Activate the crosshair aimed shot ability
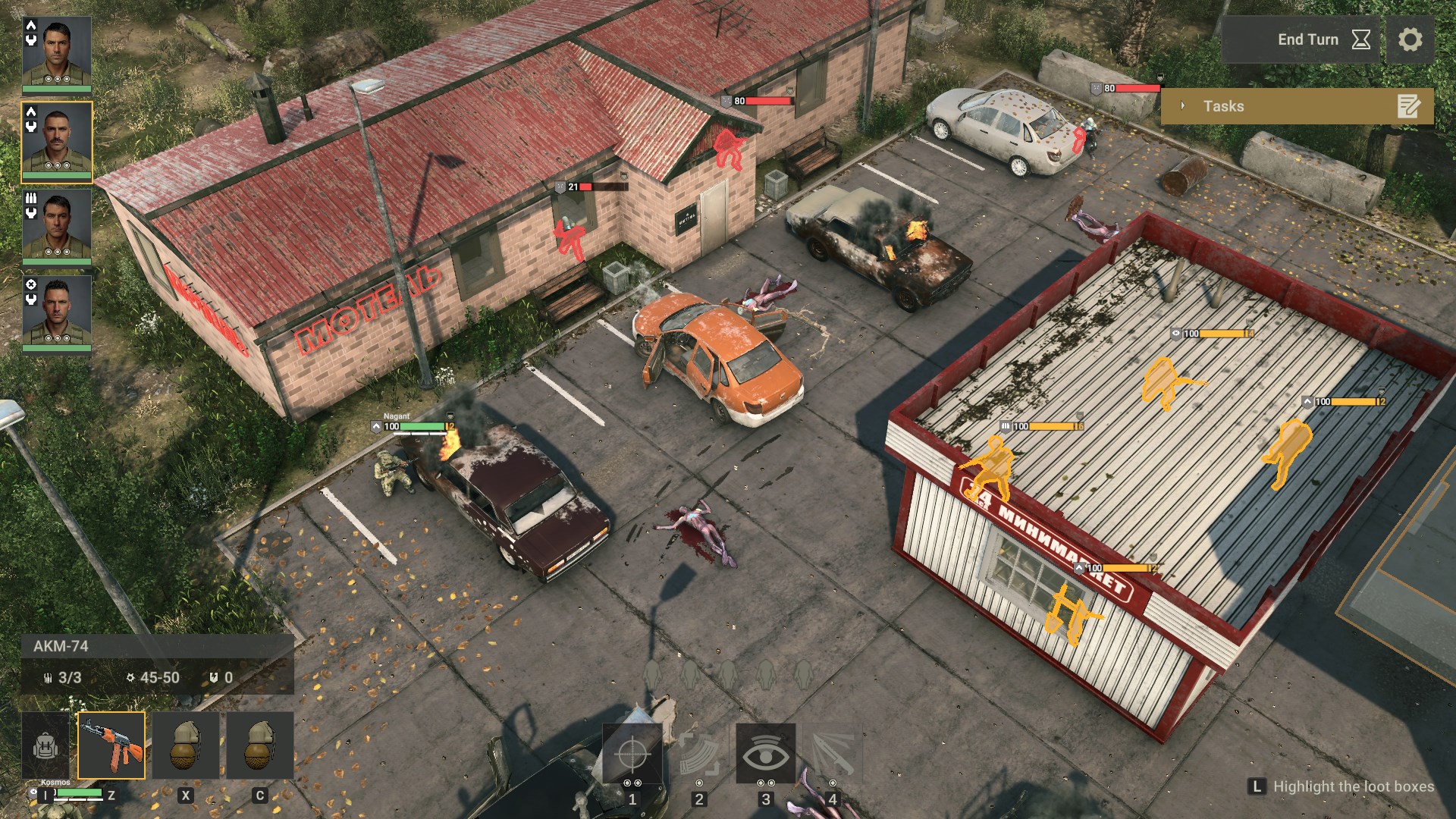1456x819 pixels. pos(632,754)
